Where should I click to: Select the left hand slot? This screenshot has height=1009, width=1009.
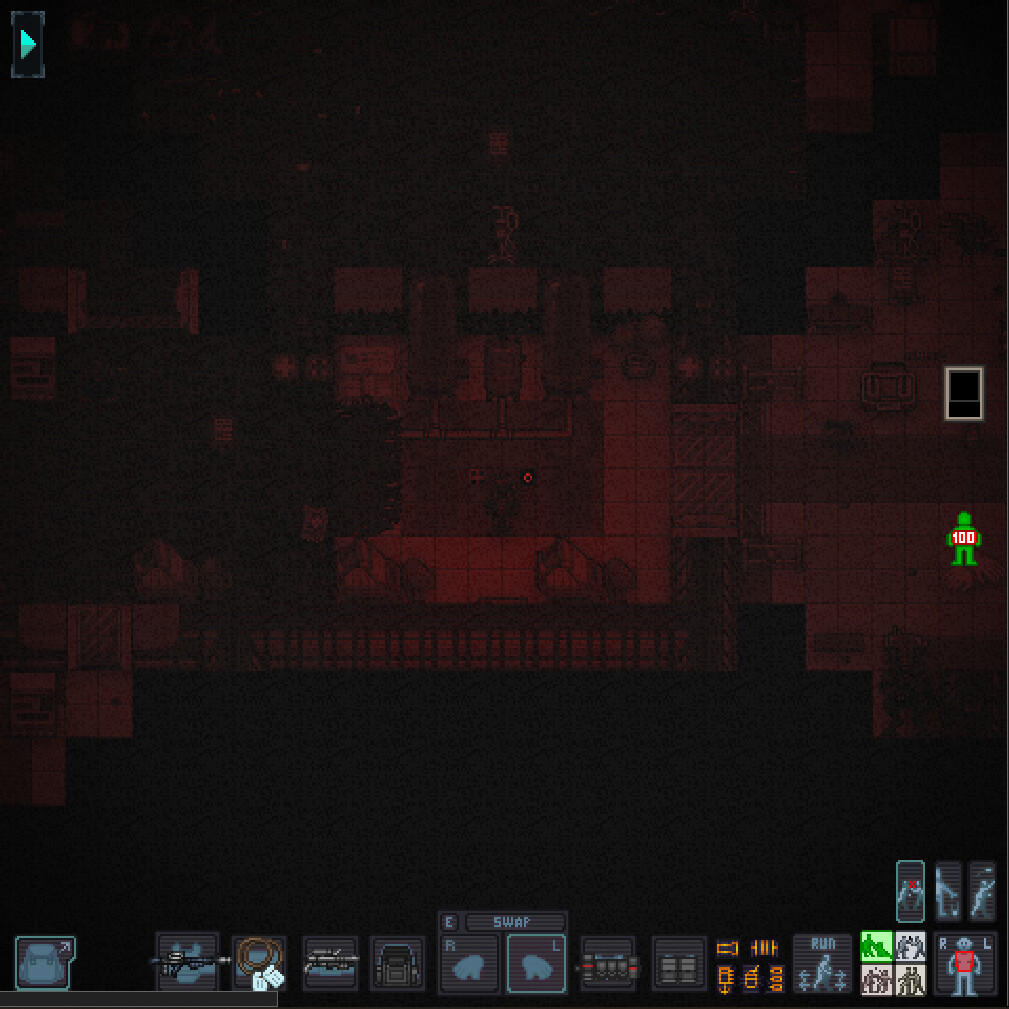point(538,965)
